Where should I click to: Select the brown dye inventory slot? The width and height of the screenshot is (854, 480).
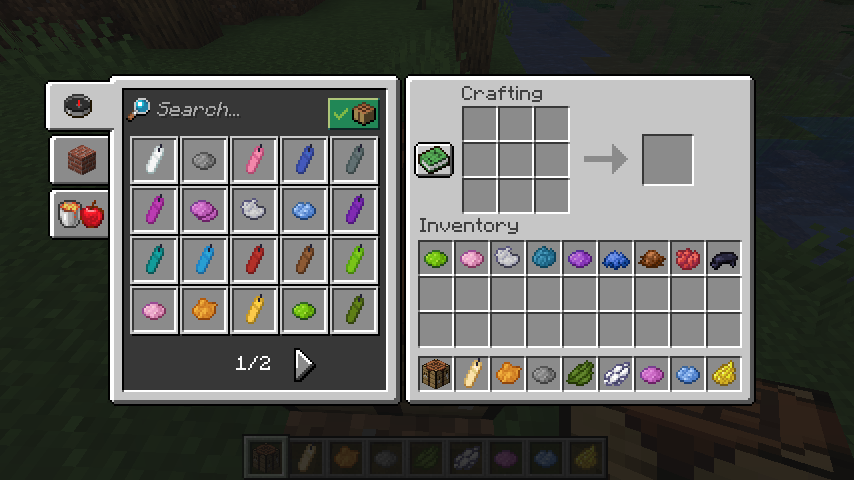(x=652, y=259)
